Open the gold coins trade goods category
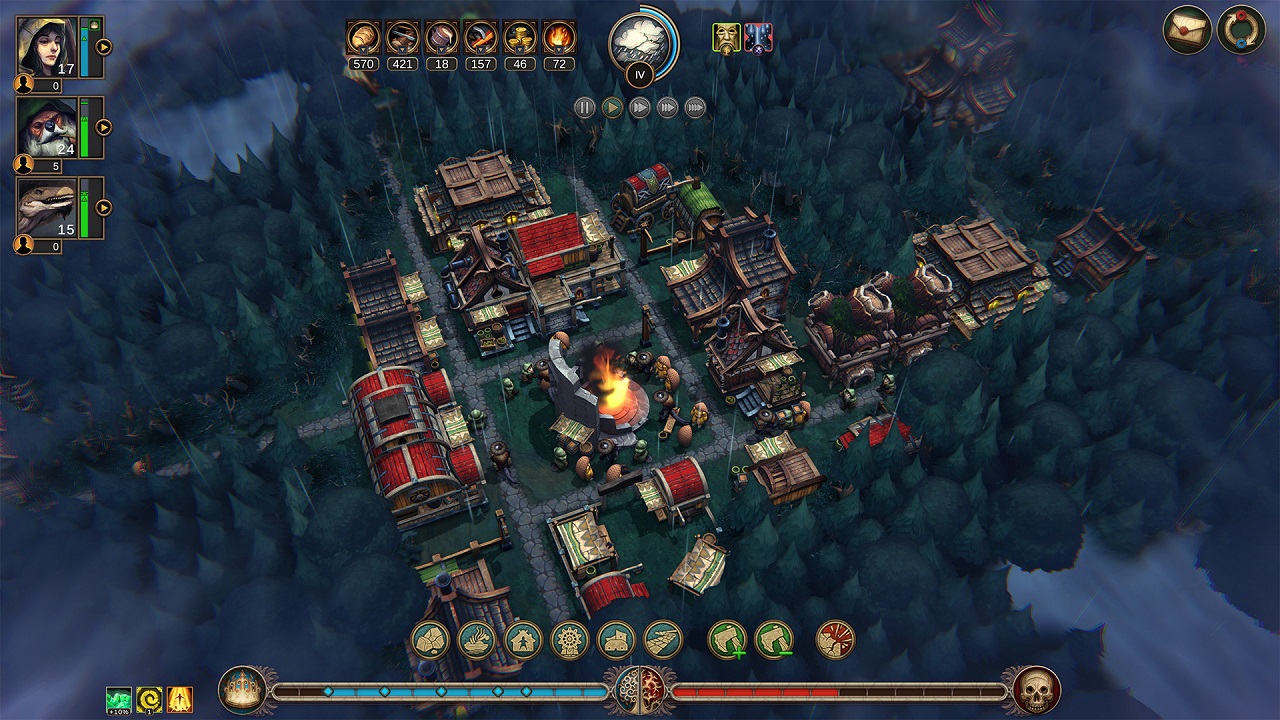Image resolution: width=1280 pixels, height=720 pixels. coord(519,38)
